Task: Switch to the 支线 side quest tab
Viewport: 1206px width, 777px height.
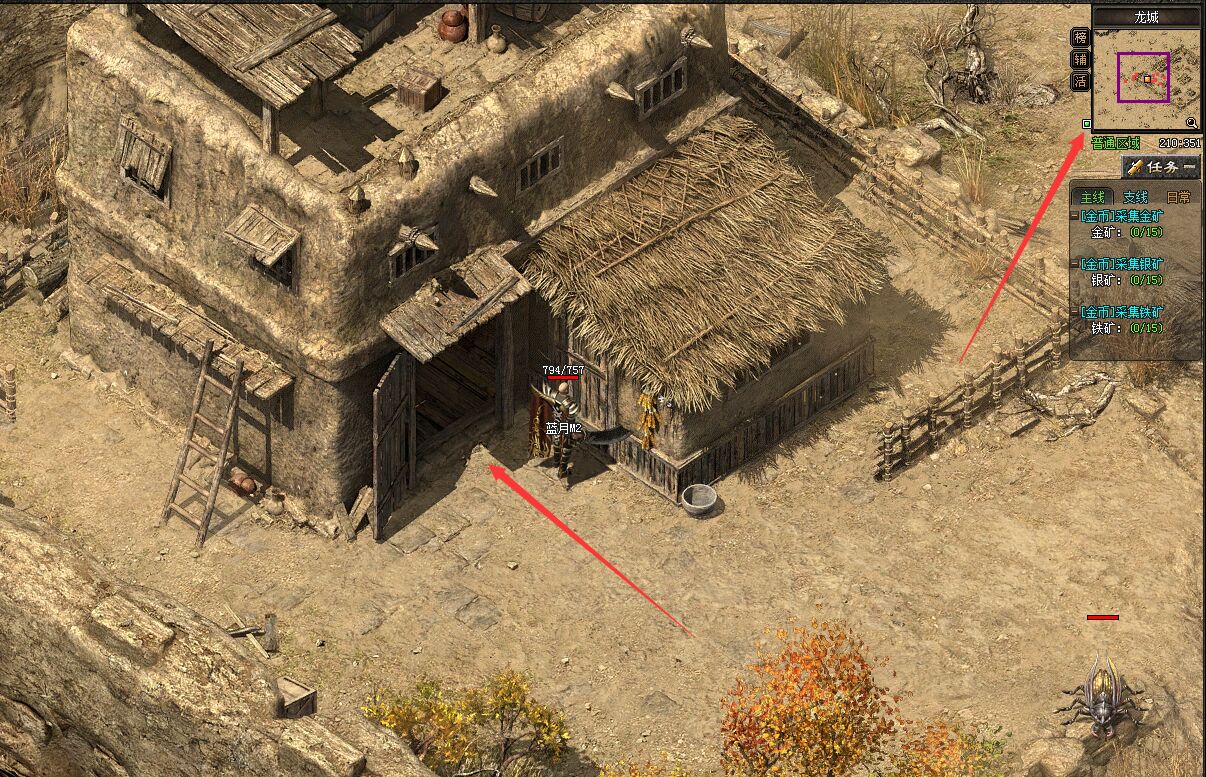Action: [x=1135, y=198]
